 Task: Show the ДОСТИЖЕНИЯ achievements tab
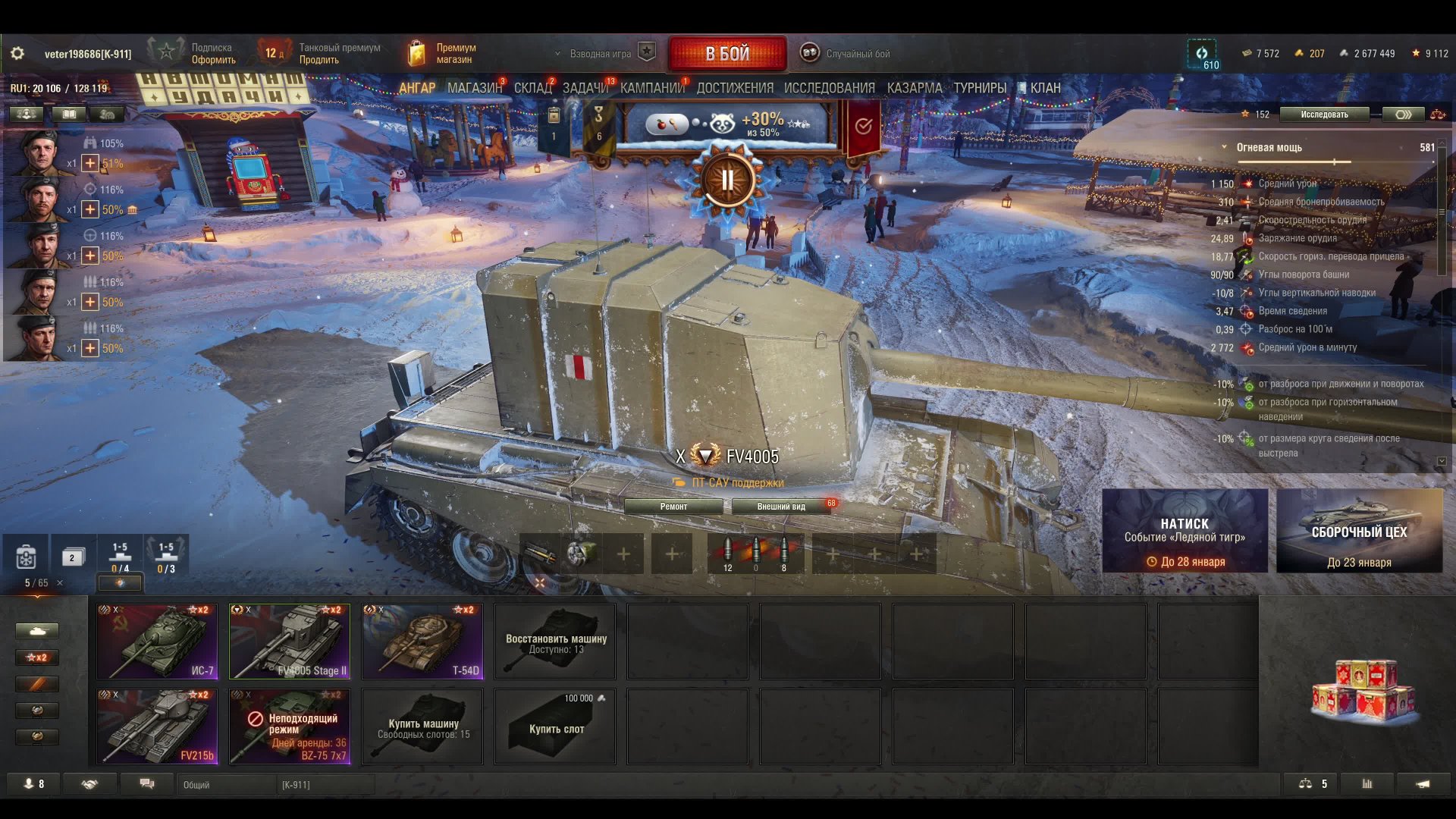click(x=735, y=88)
